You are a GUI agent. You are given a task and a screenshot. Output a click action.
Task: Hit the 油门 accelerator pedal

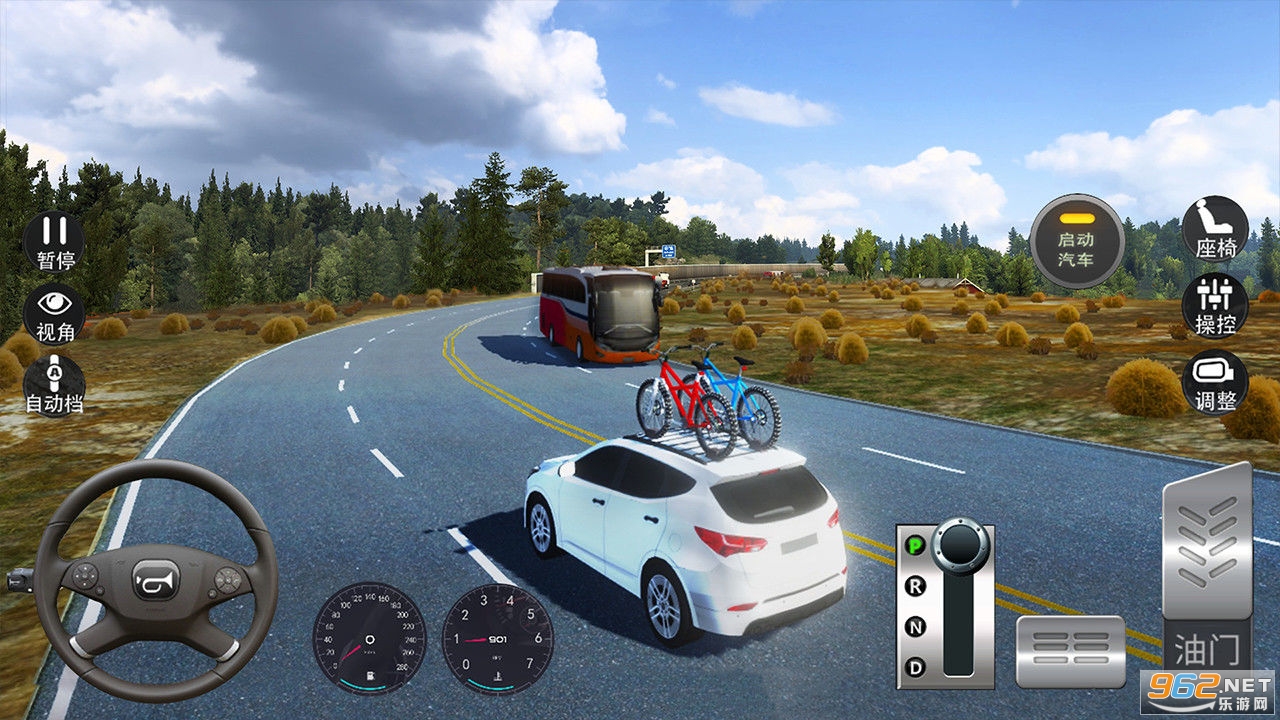pyautogui.click(x=1207, y=570)
